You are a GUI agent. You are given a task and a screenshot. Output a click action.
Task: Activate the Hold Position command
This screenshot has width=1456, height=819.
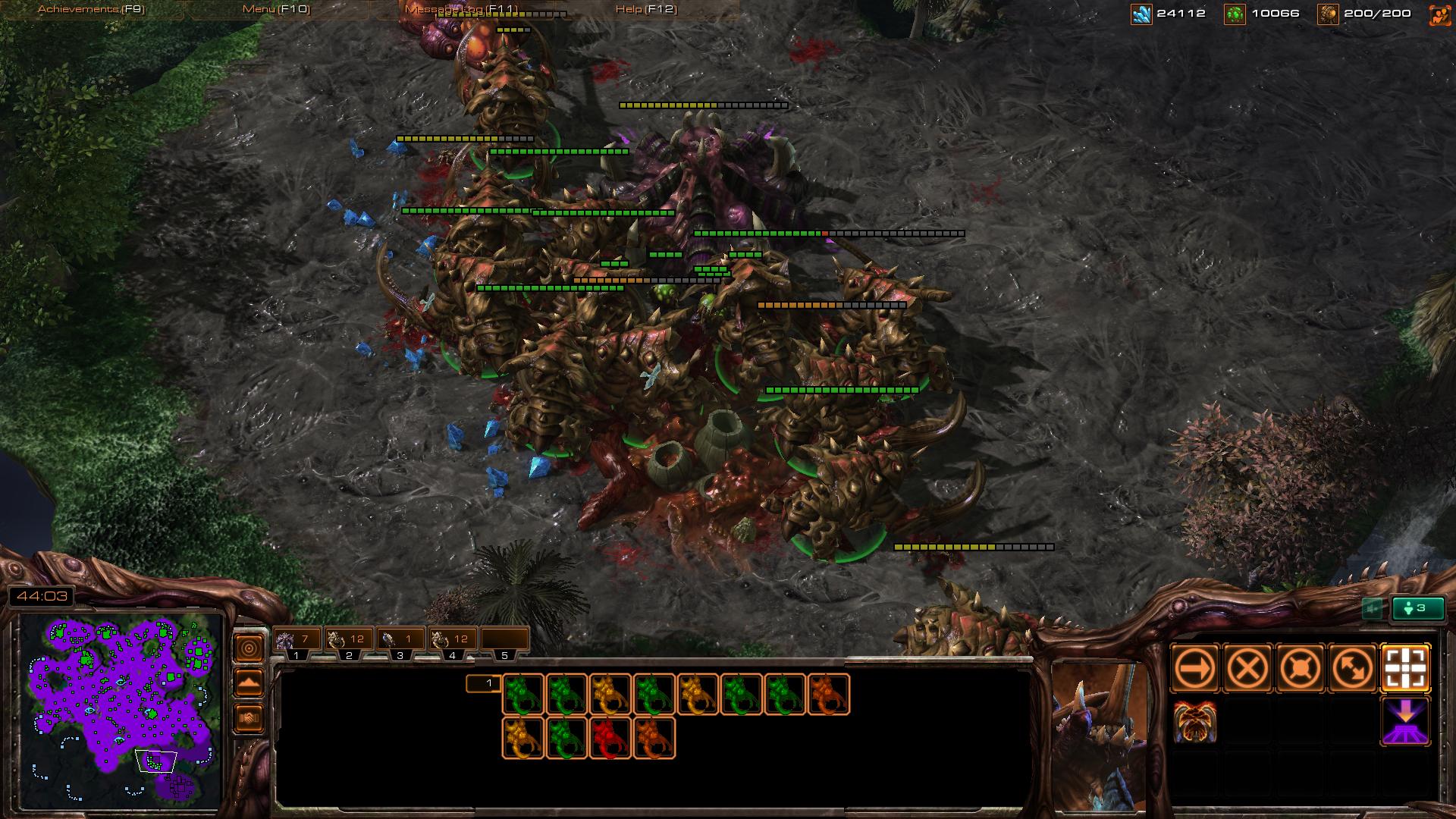click(1301, 669)
